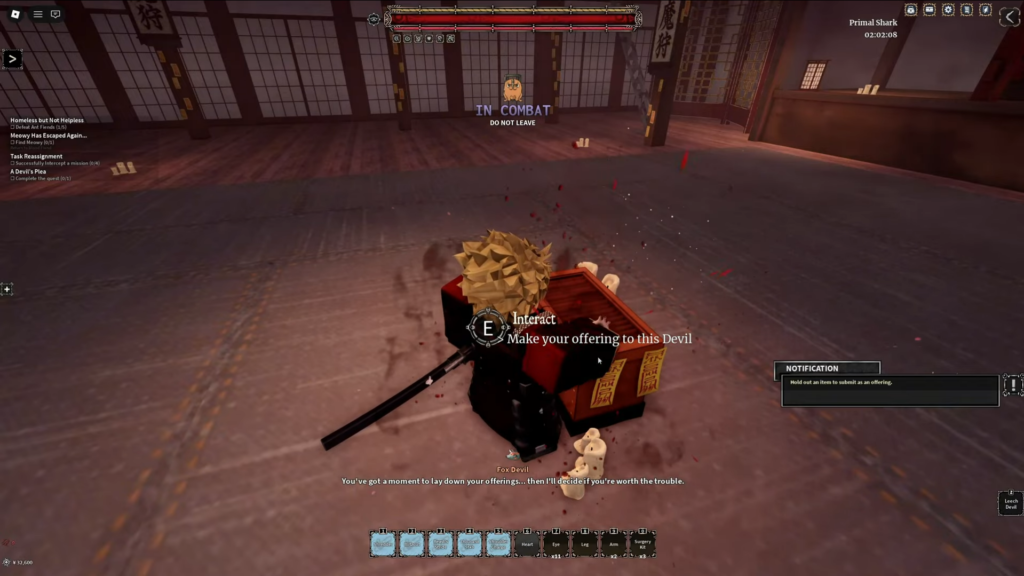Collapse the top-right menu arrow
Screen dimensions: 1024x576
pyautogui.click(x=1009, y=16)
